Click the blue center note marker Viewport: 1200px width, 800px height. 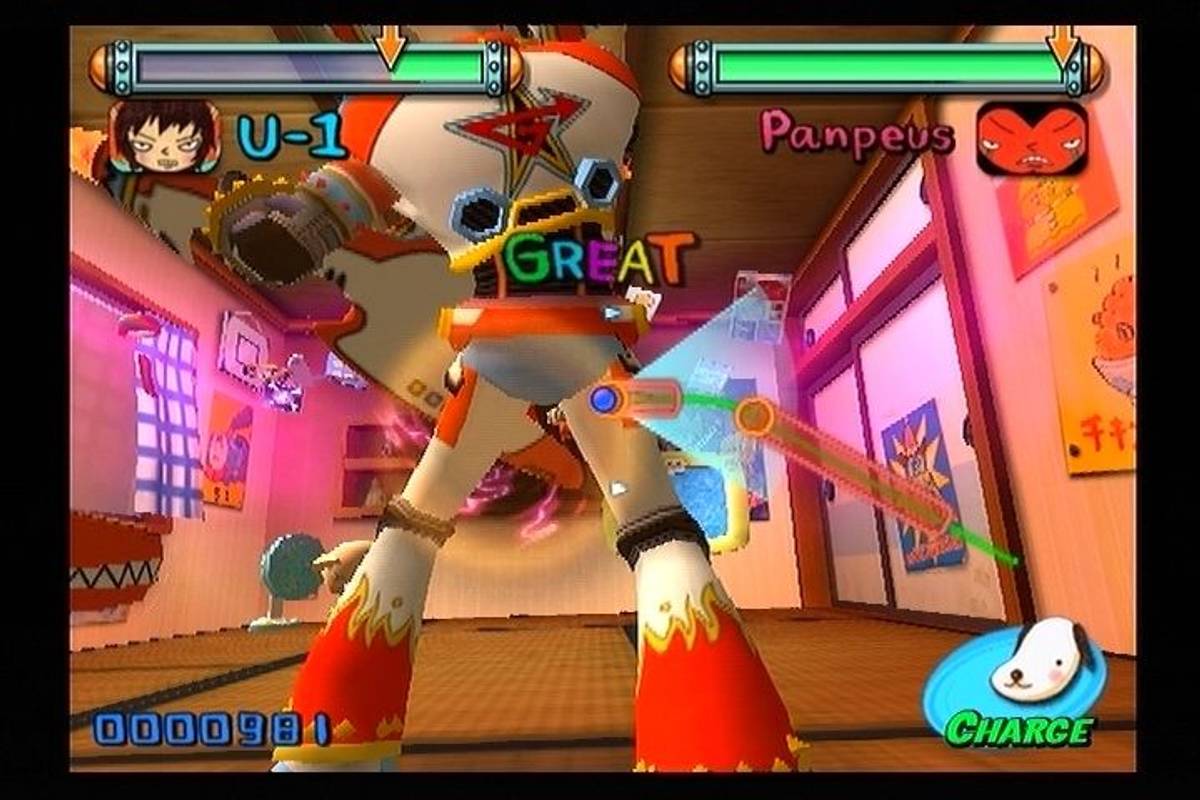click(x=603, y=401)
